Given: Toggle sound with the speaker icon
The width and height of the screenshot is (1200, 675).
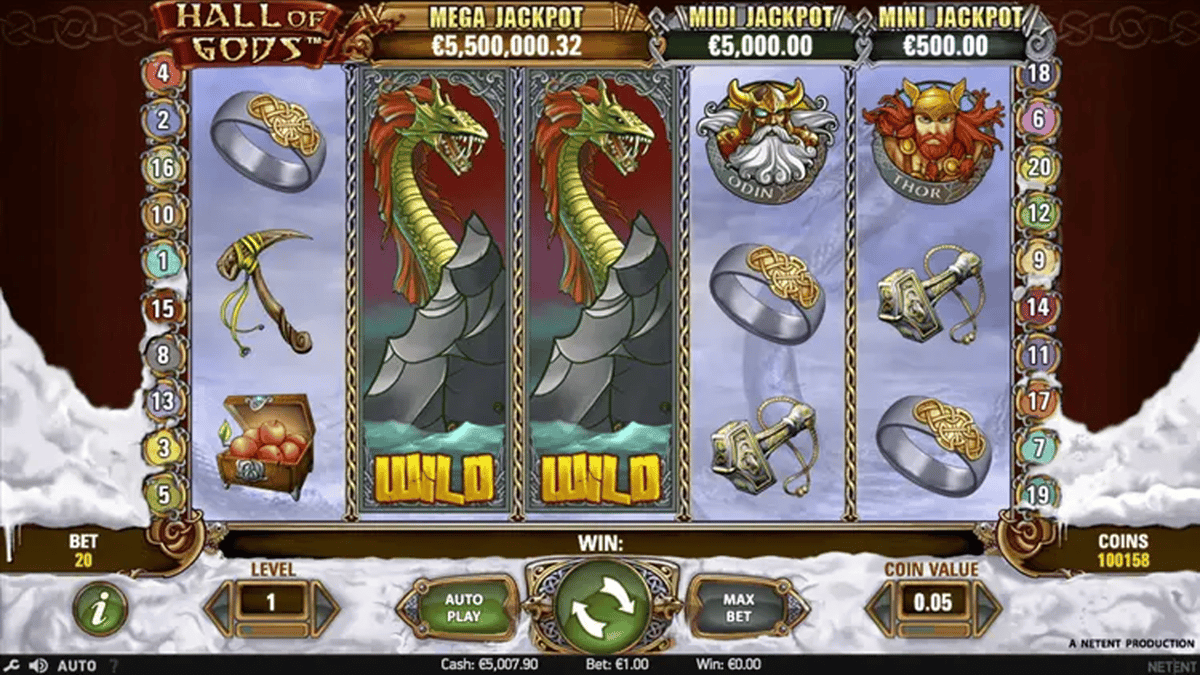Looking at the screenshot, I should [x=38, y=665].
